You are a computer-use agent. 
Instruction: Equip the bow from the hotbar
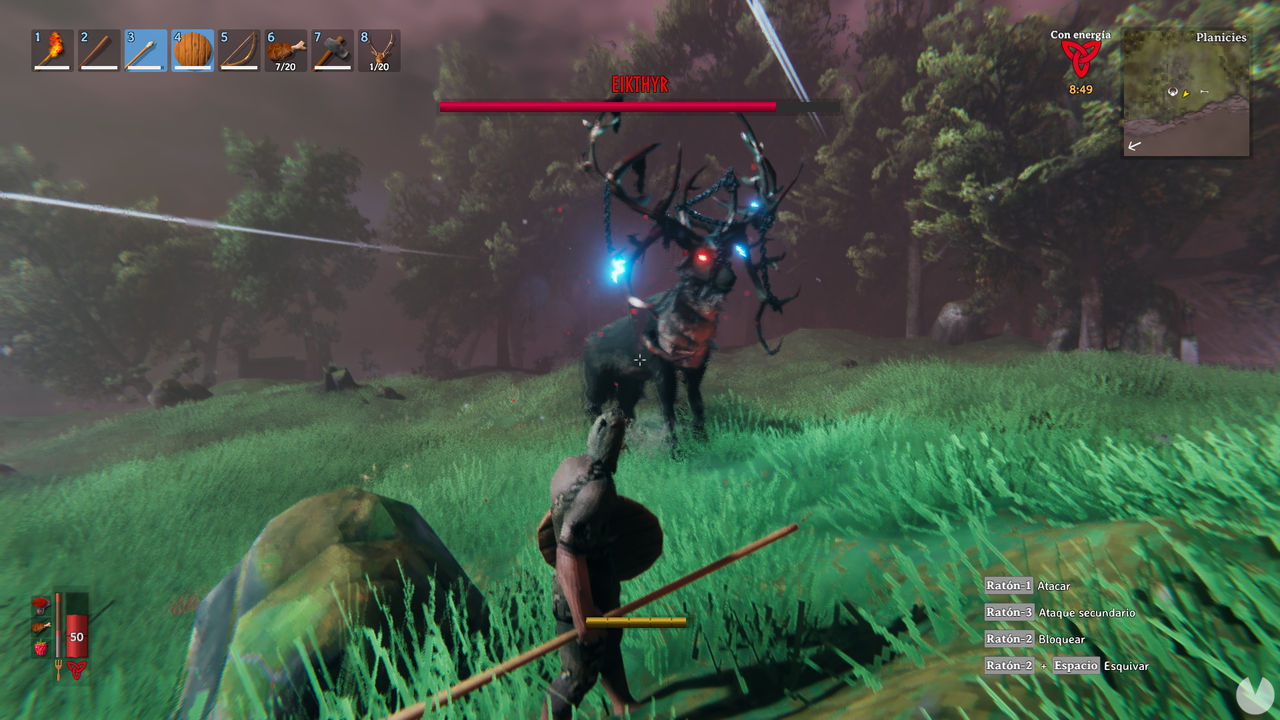(238, 50)
